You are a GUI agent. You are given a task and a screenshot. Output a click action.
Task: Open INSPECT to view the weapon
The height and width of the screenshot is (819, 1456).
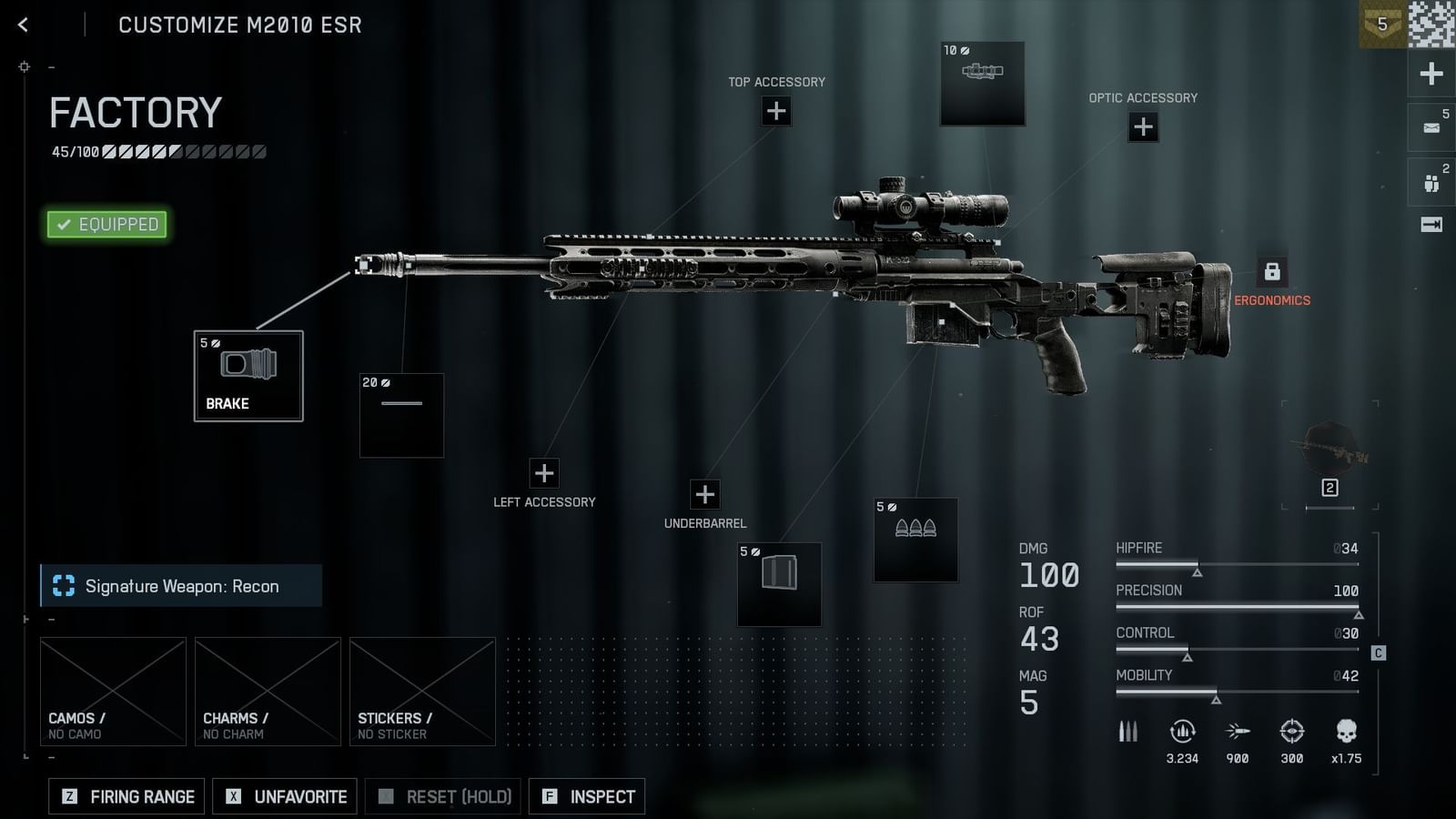pos(587,796)
